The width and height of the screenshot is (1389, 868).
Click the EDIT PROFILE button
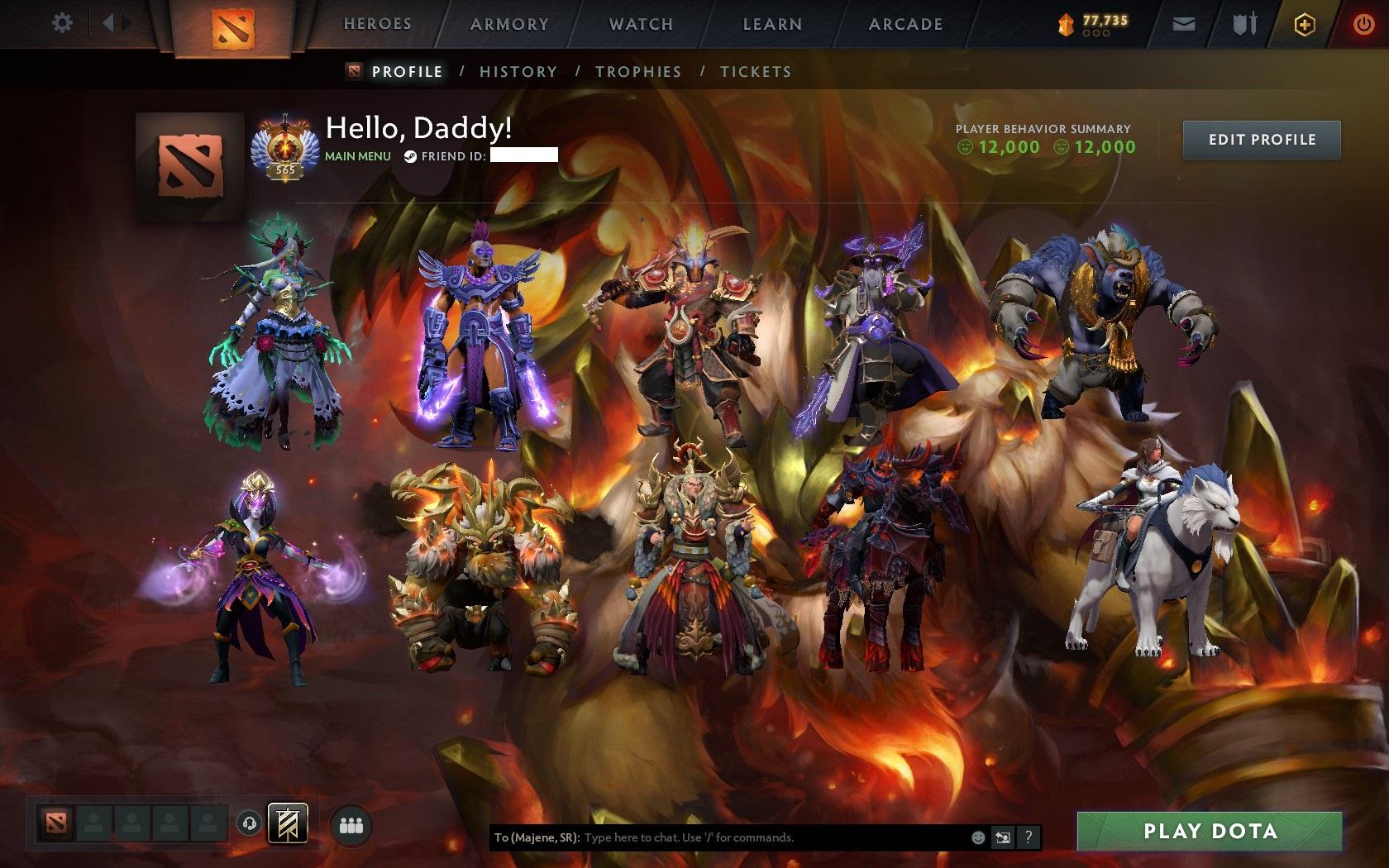pos(1260,140)
